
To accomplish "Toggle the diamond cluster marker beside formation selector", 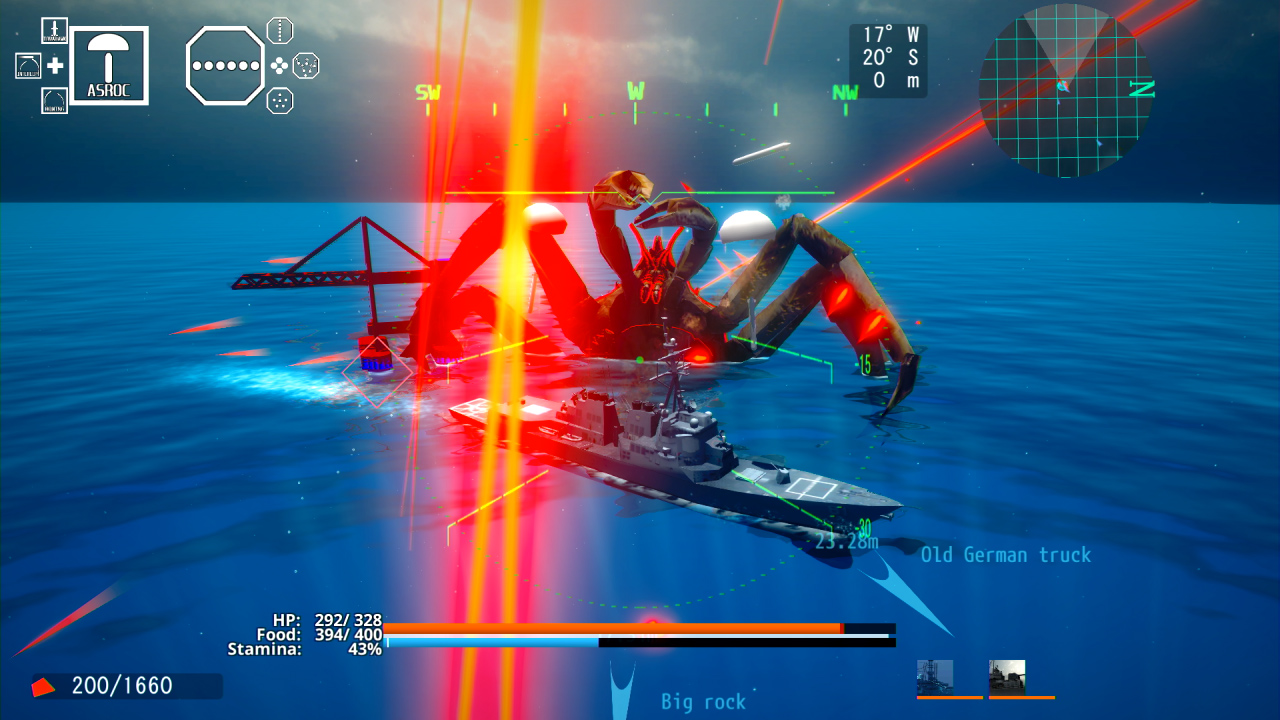I will 281,66.
